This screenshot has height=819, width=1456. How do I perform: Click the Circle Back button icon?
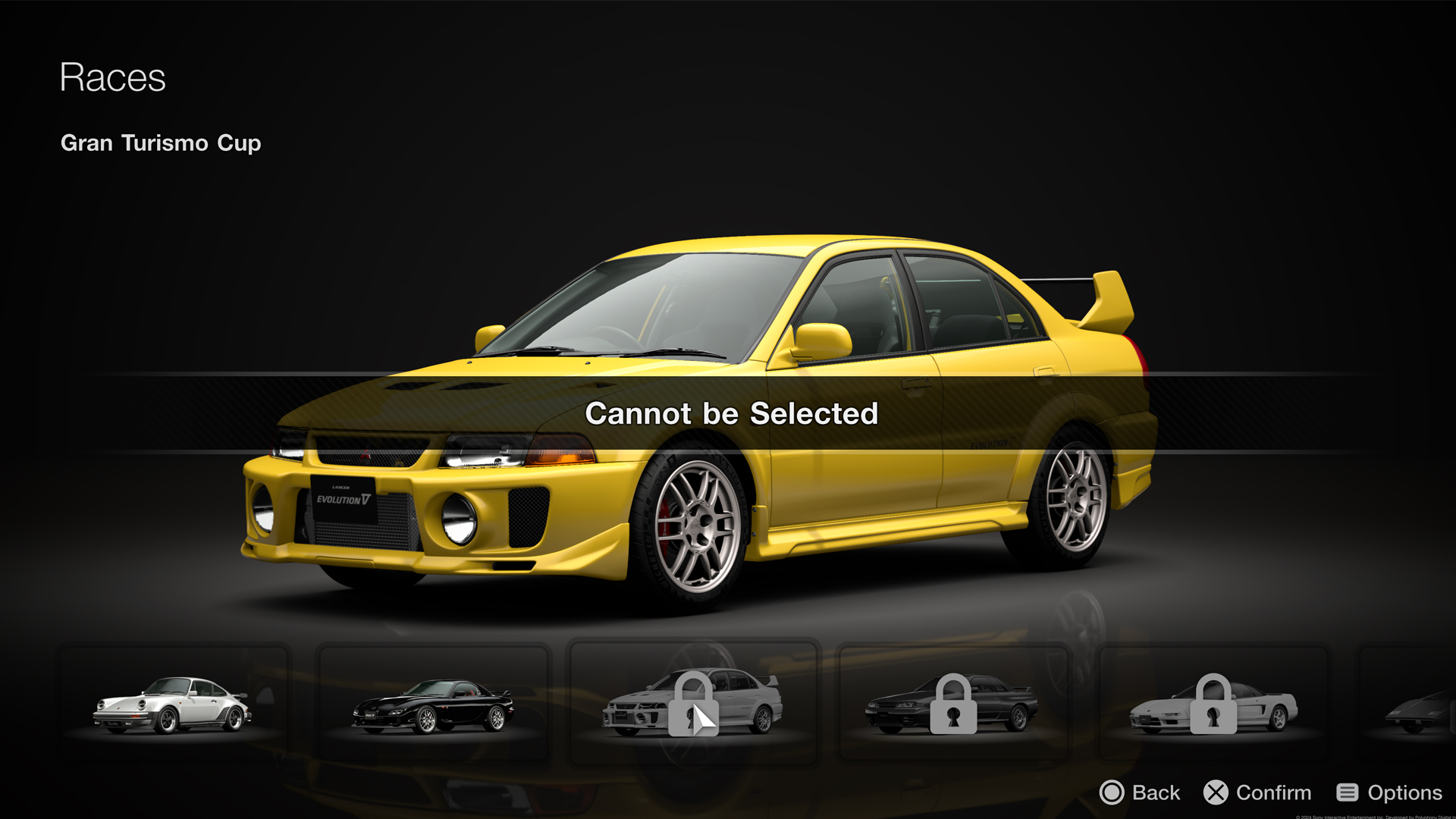(1112, 792)
